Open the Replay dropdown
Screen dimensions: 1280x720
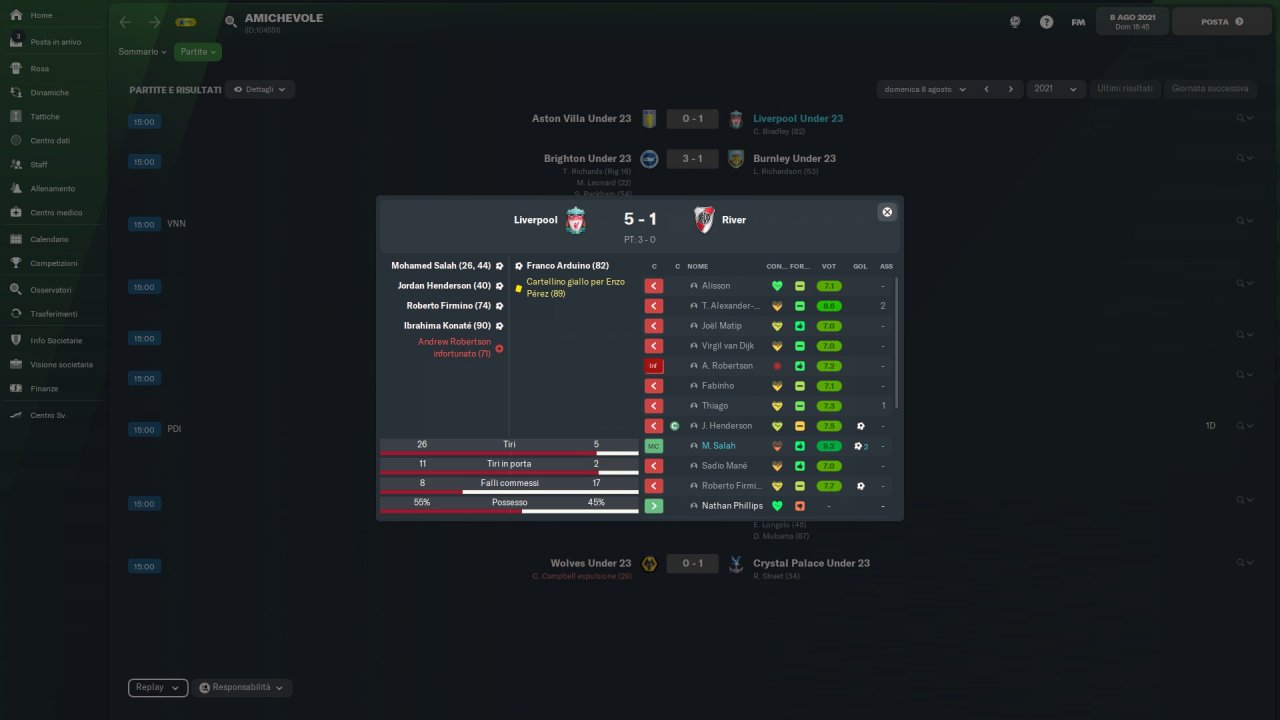coord(158,688)
